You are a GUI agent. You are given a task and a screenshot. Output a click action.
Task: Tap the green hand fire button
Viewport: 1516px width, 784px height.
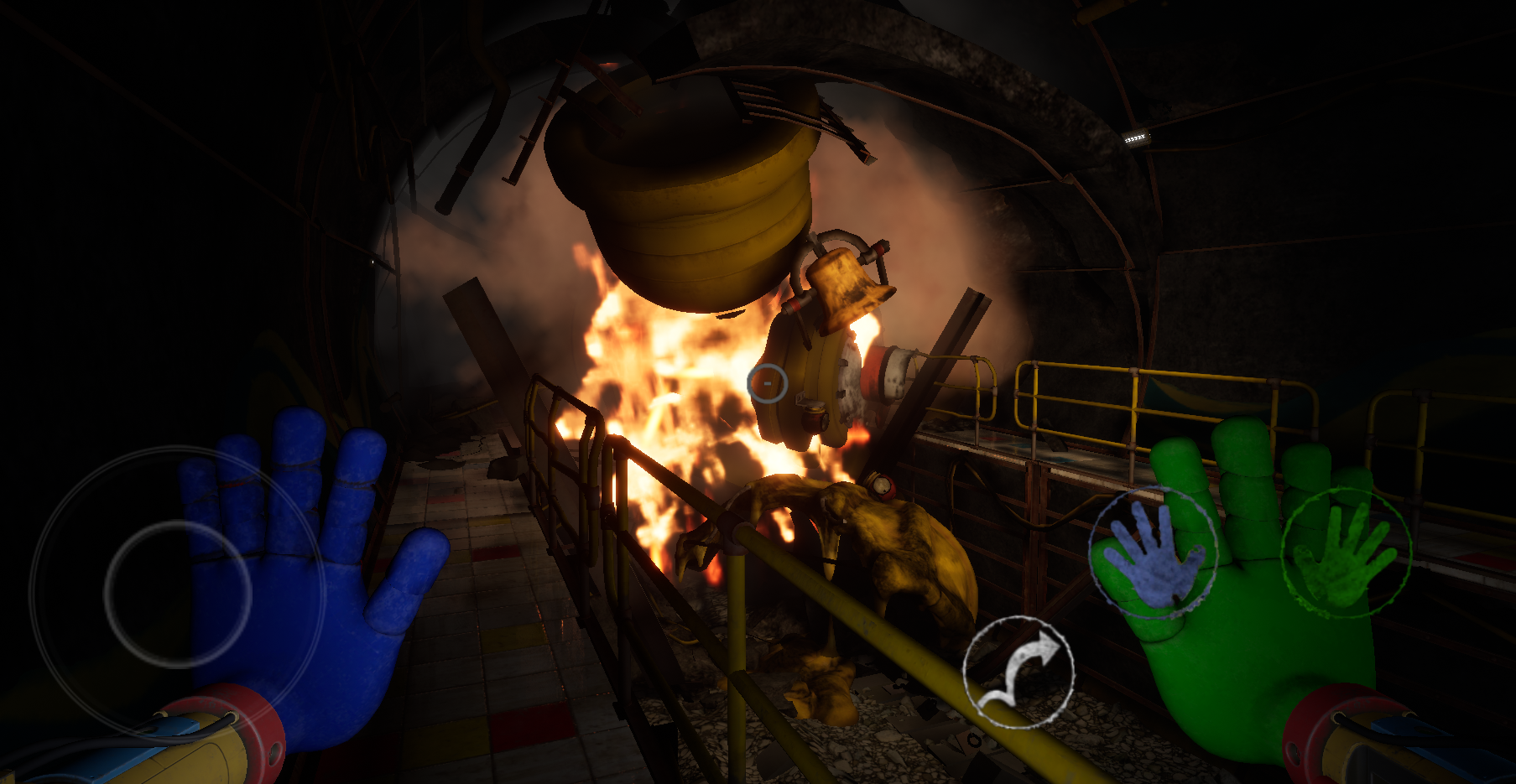coord(1346,552)
